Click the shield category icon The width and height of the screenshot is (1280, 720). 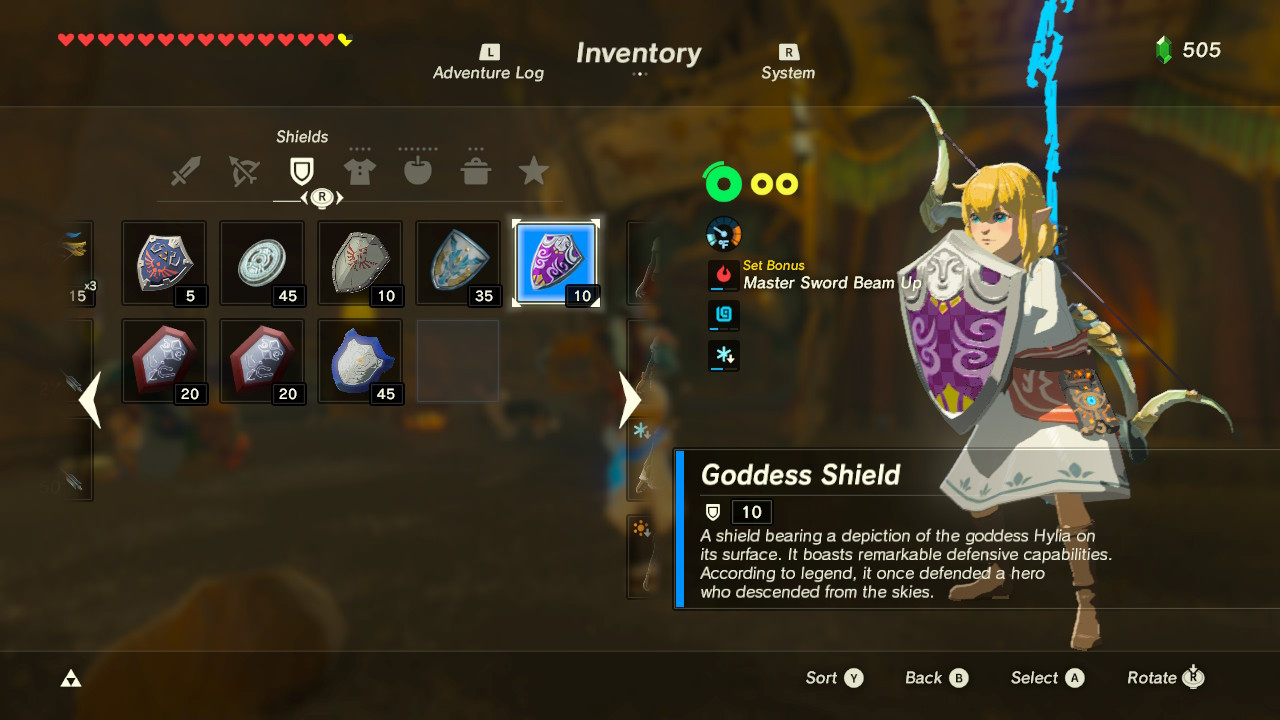pos(303,170)
